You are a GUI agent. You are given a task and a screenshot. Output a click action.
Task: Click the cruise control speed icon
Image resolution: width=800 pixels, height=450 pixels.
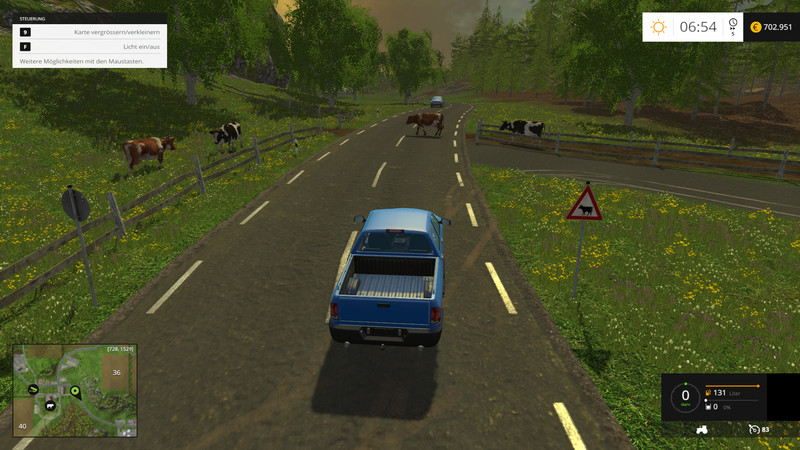[x=754, y=430]
